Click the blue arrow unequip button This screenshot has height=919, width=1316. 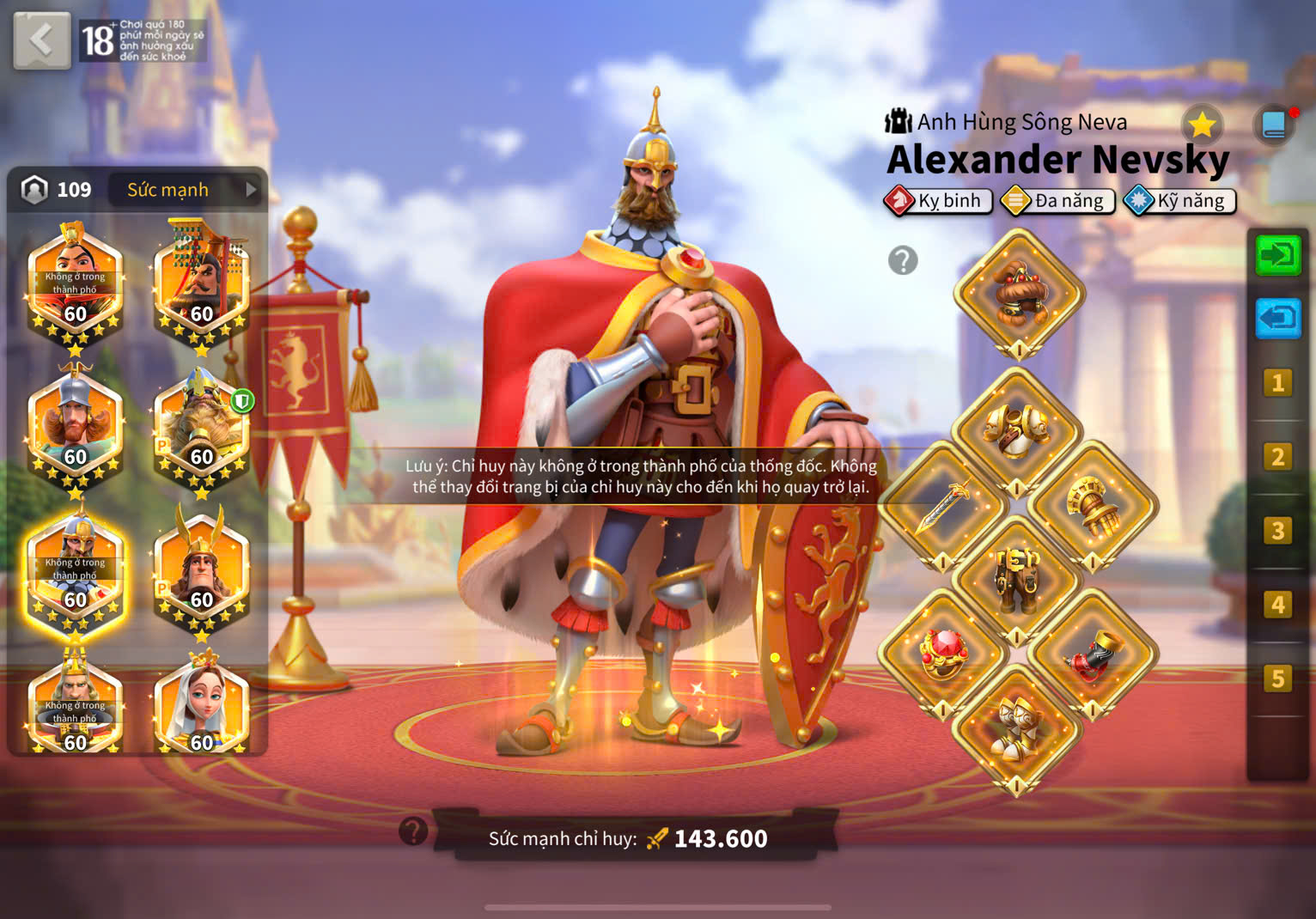[x=1277, y=319]
